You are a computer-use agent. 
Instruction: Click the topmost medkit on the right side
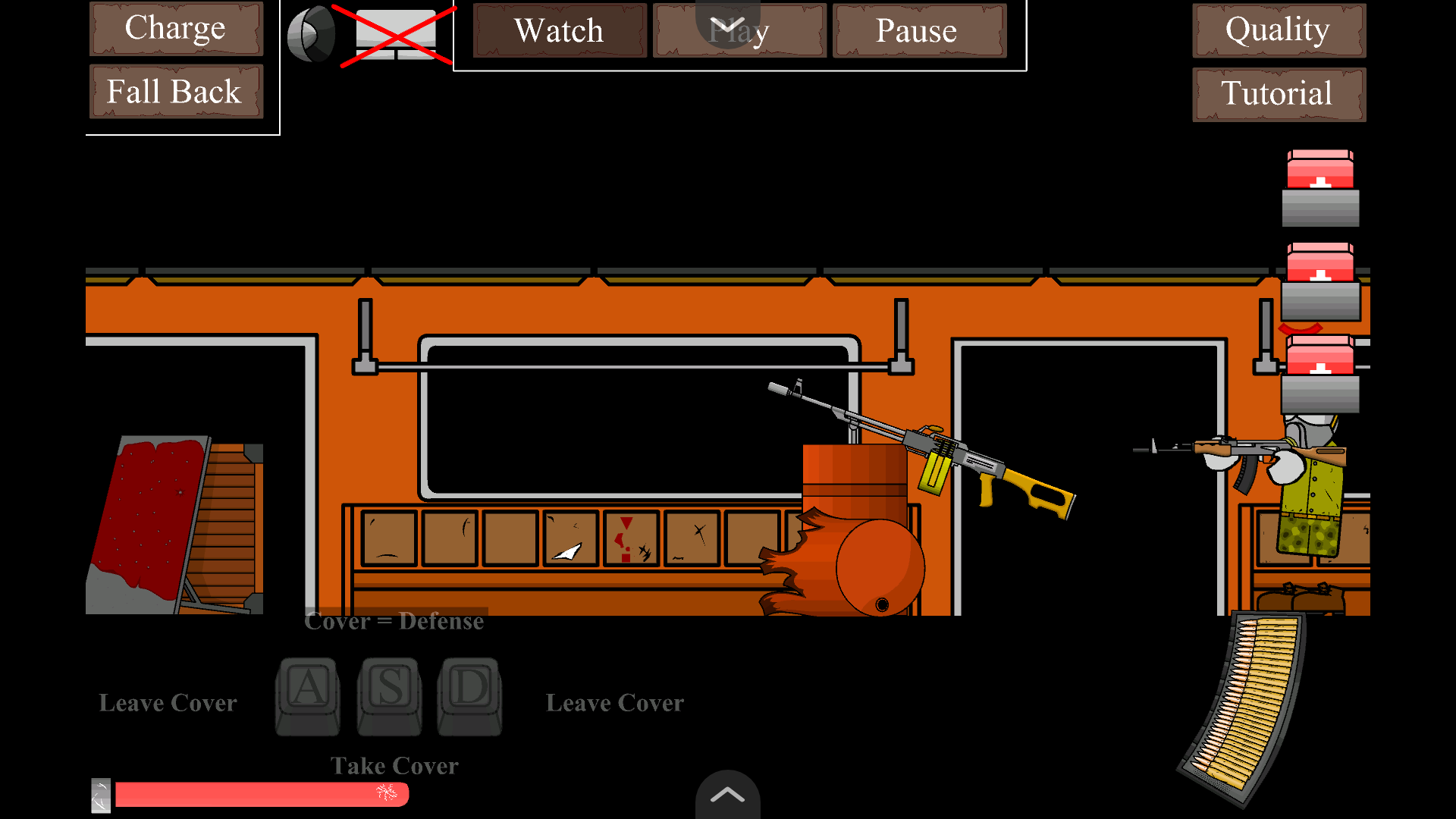[x=1319, y=182]
